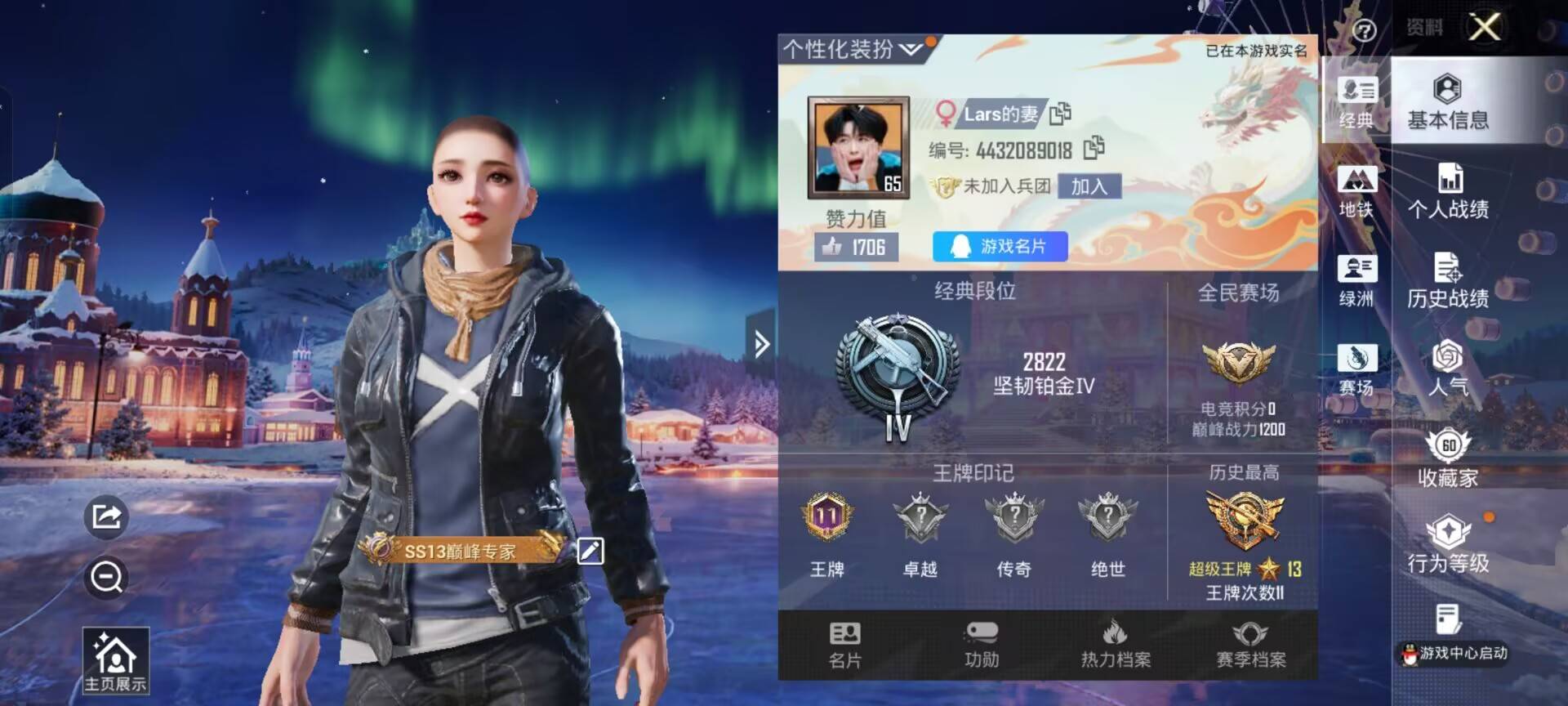Edit the SS13巅峰专家 title with pencil icon

pyautogui.click(x=590, y=551)
